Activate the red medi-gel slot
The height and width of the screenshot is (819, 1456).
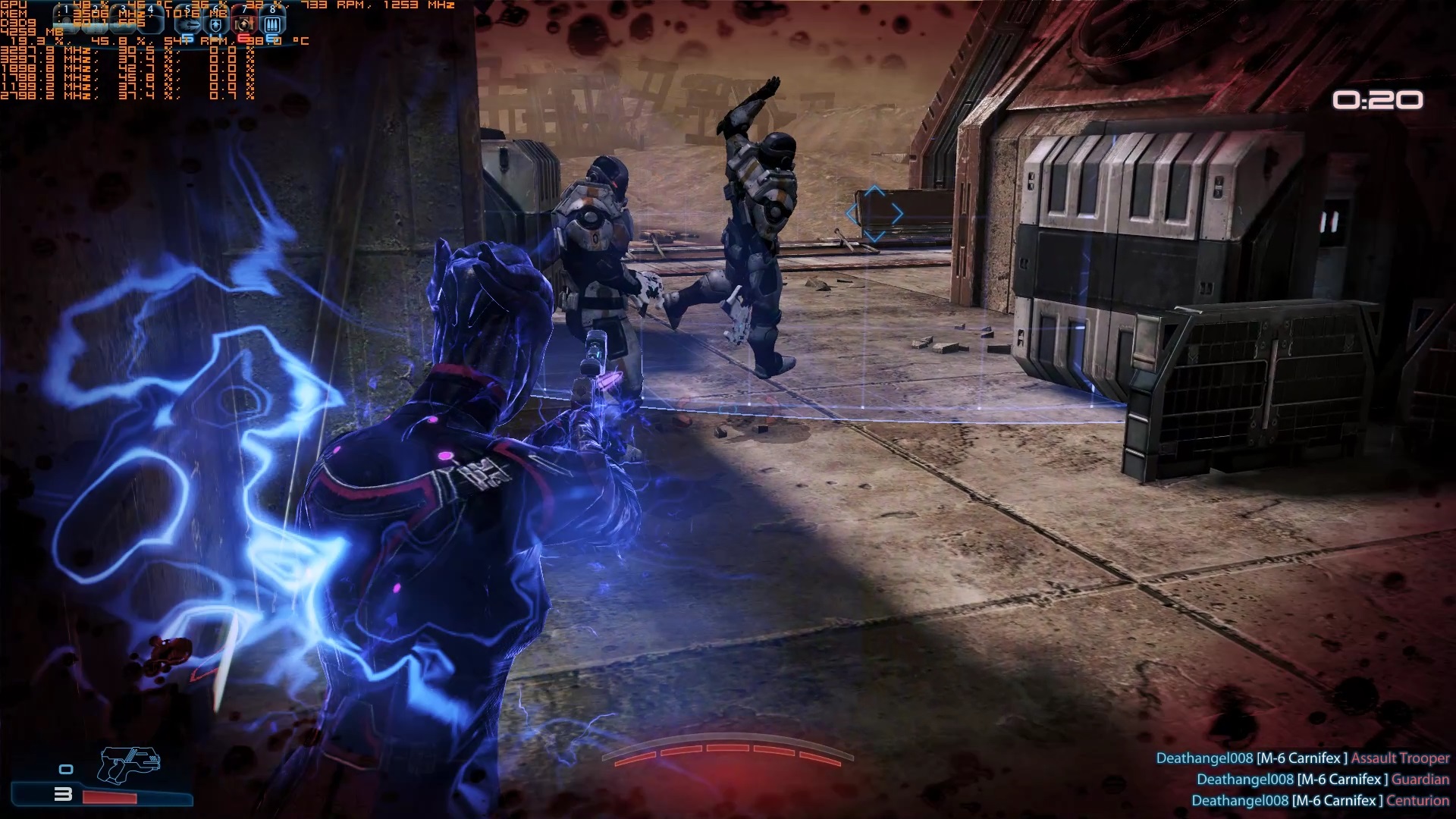[244, 25]
